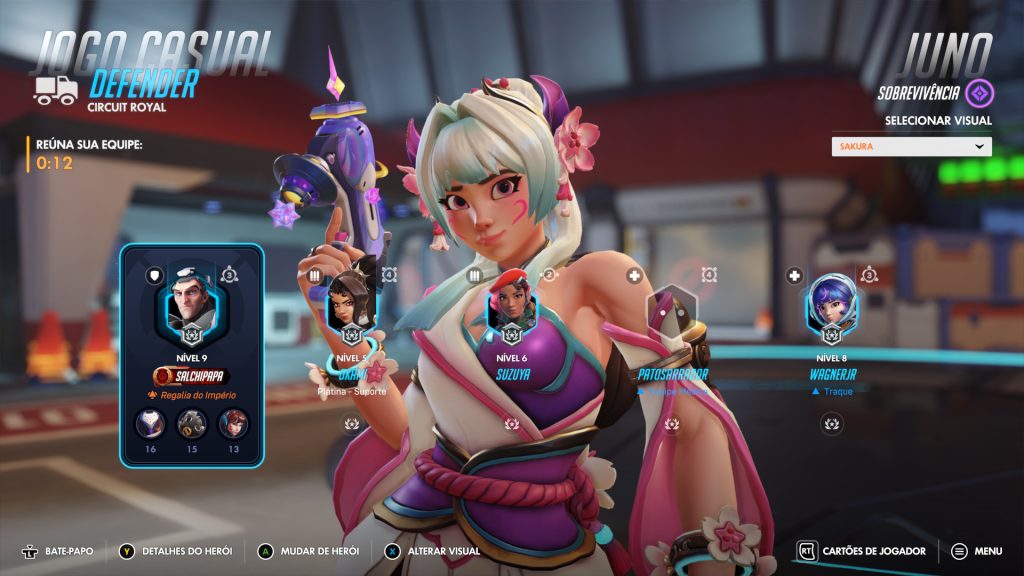Click the laurel badge under Patosarrador
Image resolution: width=1024 pixels, height=576 pixels.
(x=671, y=424)
